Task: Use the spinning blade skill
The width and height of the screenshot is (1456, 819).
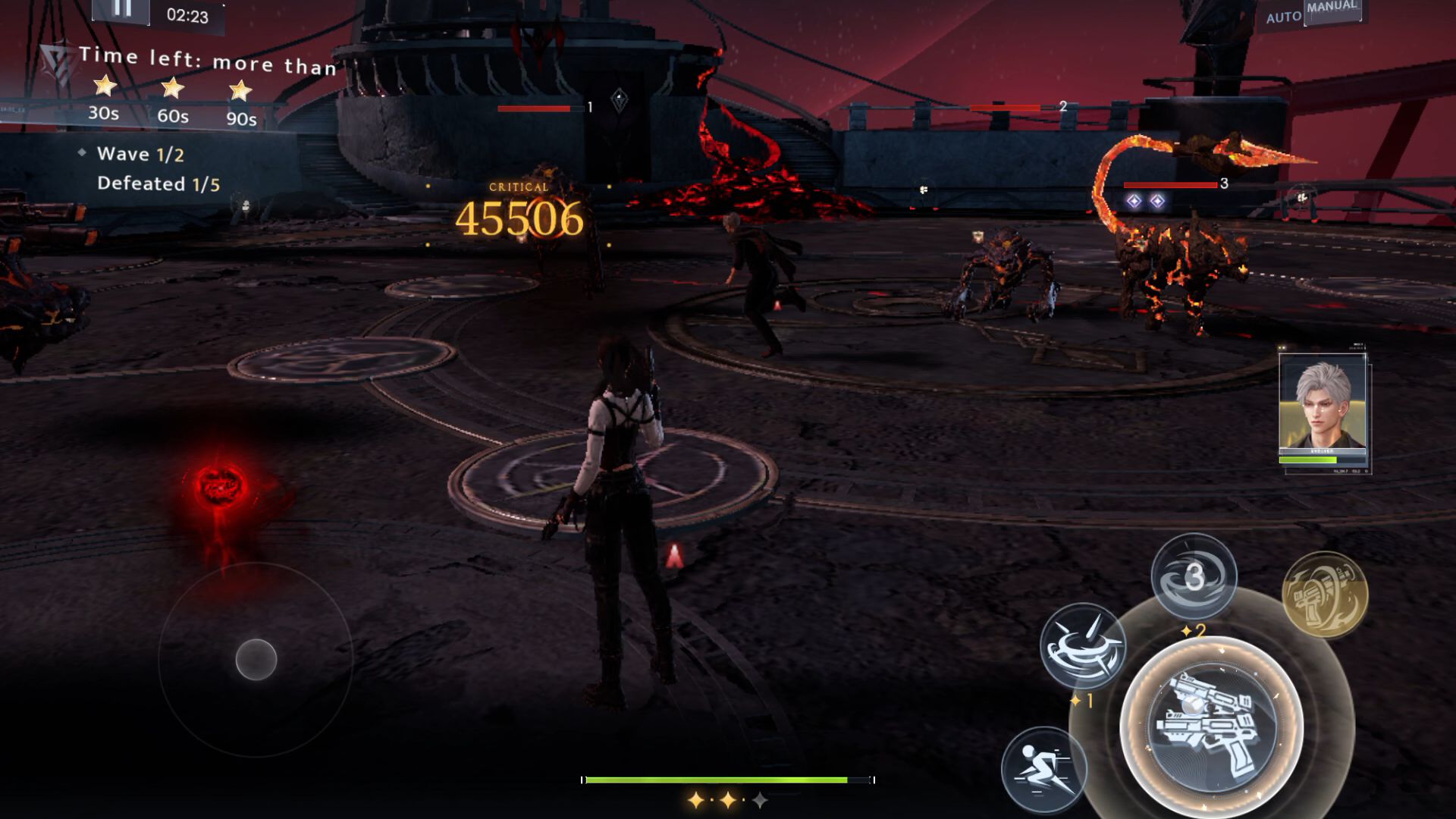Action: tap(1082, 646)
